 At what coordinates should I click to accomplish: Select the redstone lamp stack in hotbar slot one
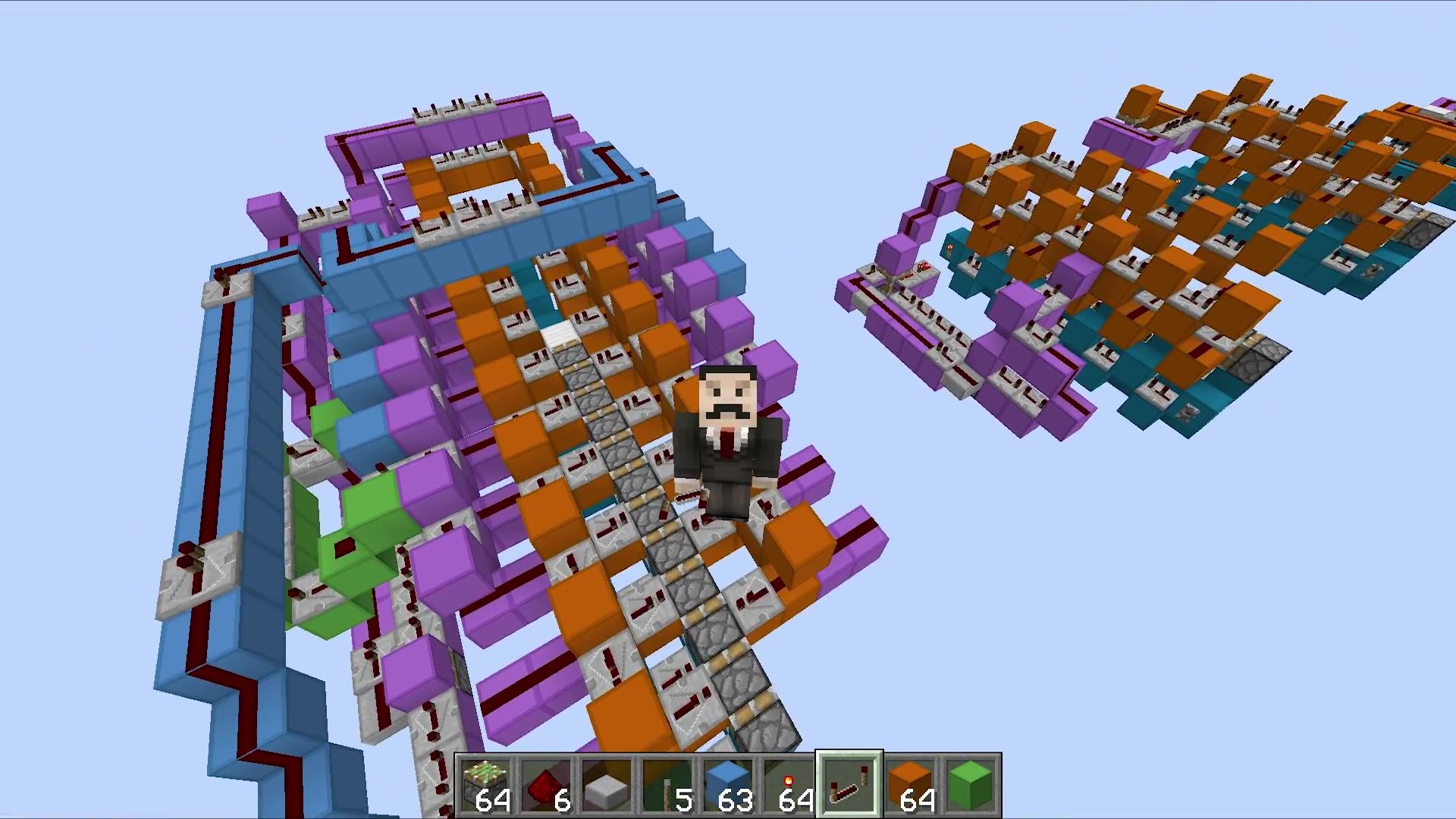pyautogui.click(x=484, y=781)
